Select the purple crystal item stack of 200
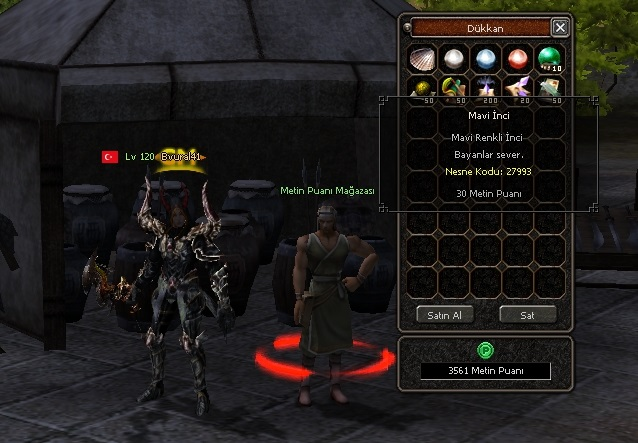The width and height of the screenshot is (638, 443). pyautogui.click(x=486, y=90)
